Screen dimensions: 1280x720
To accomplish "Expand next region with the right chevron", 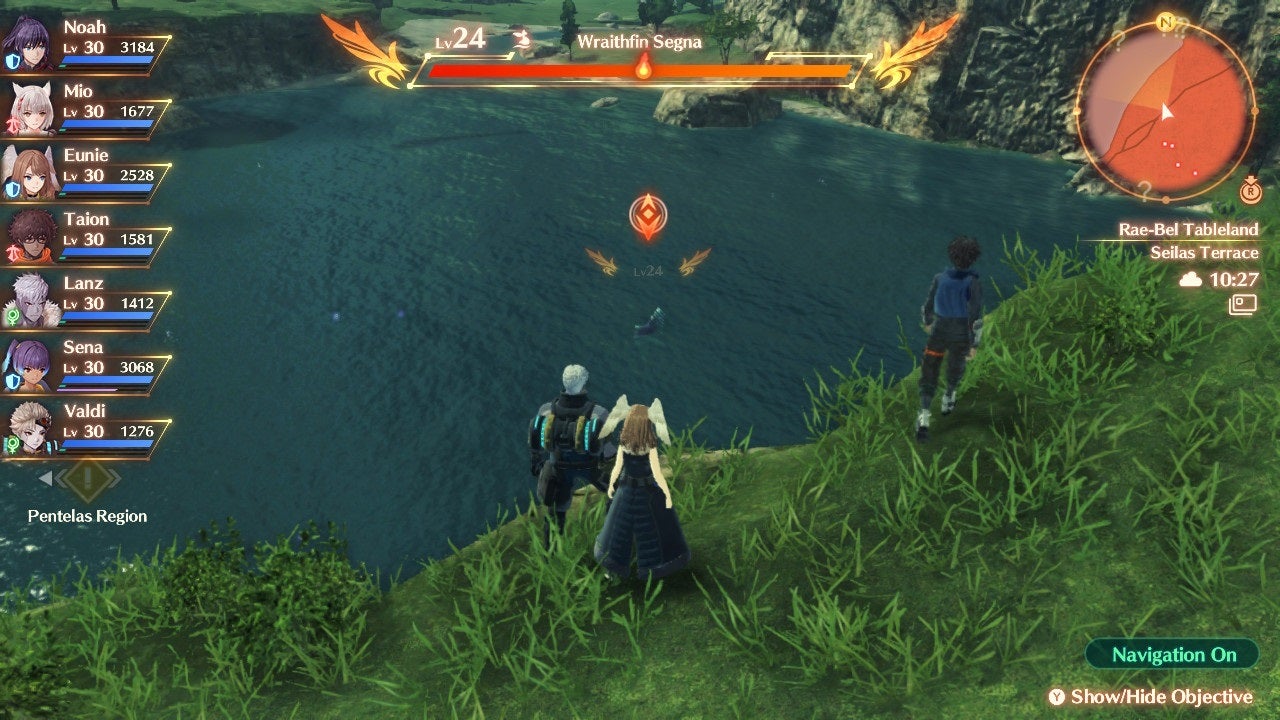I will pyautogui.click(x=116, y=477).
